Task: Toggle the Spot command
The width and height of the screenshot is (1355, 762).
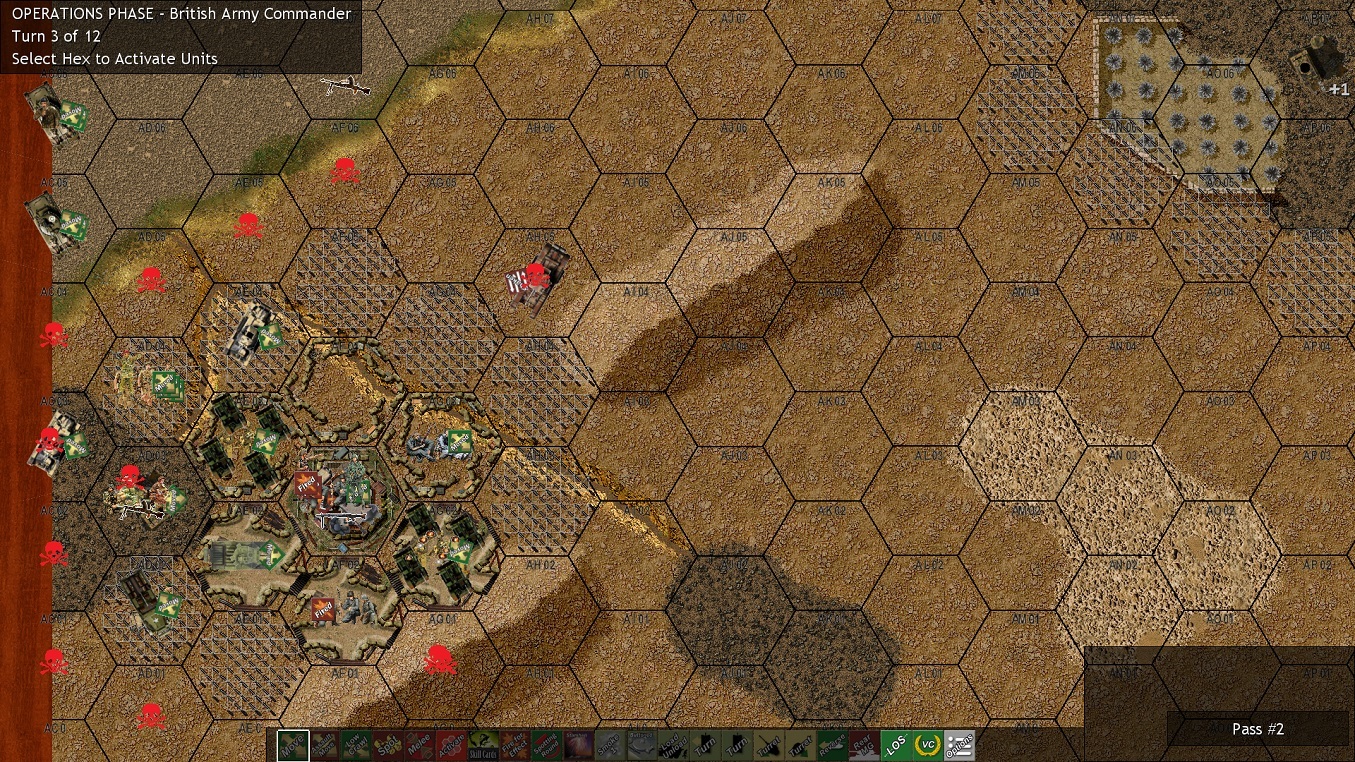Action: (x=386, y=746)
